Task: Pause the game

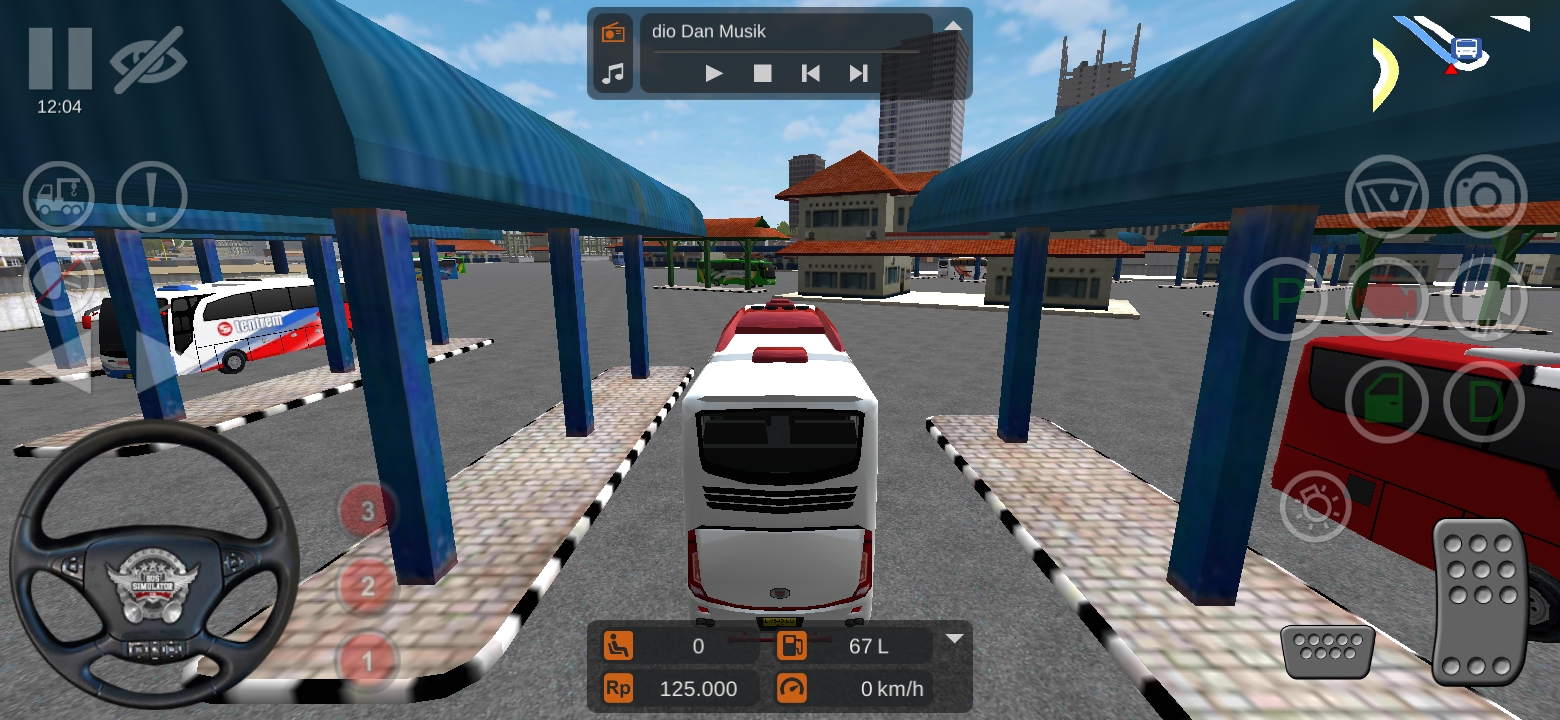Action: point(62,57)
